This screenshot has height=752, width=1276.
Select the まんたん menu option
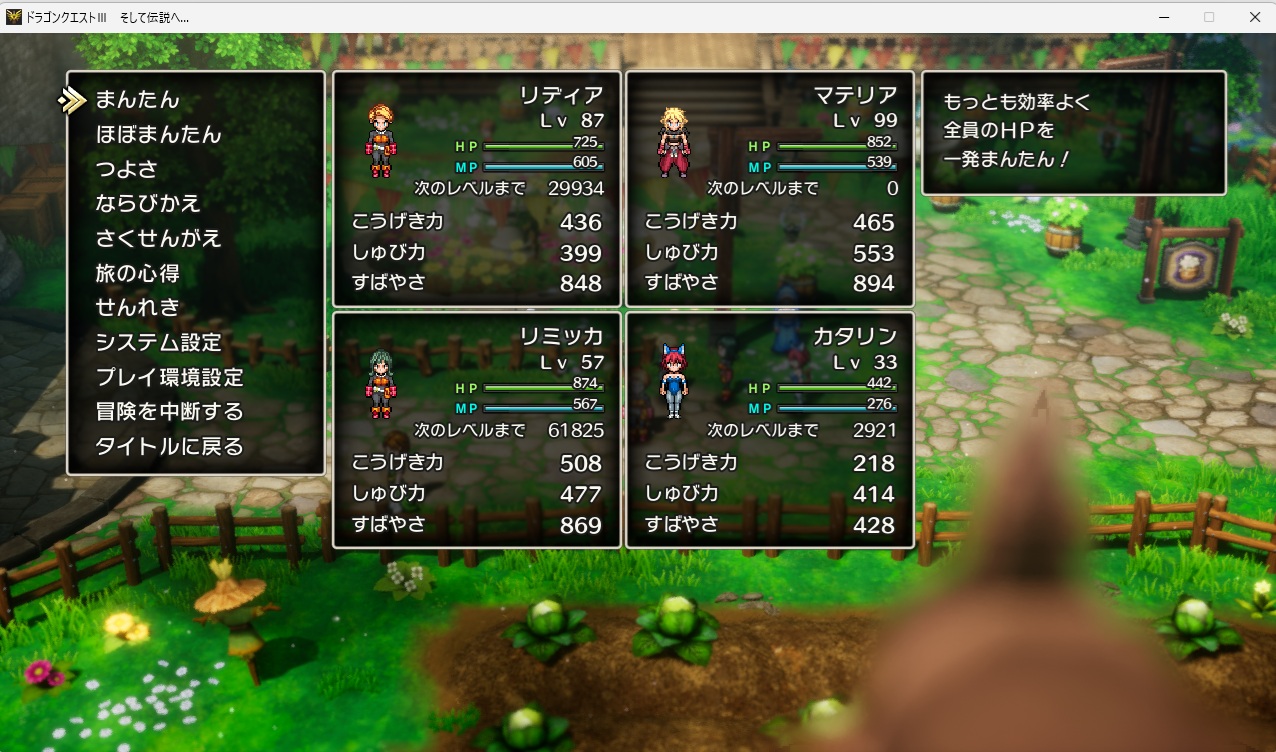[x=137, y=100]
